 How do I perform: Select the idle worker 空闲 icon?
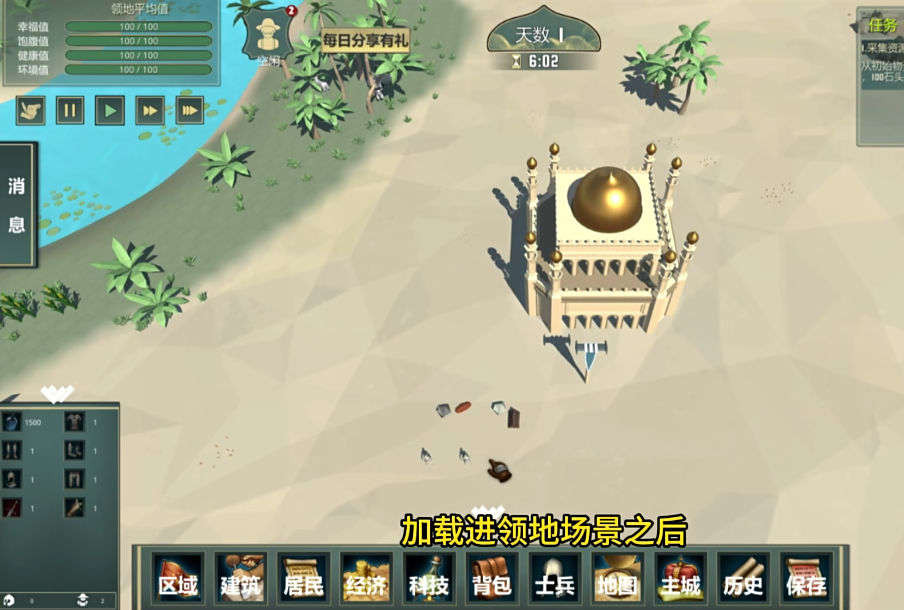267,36
